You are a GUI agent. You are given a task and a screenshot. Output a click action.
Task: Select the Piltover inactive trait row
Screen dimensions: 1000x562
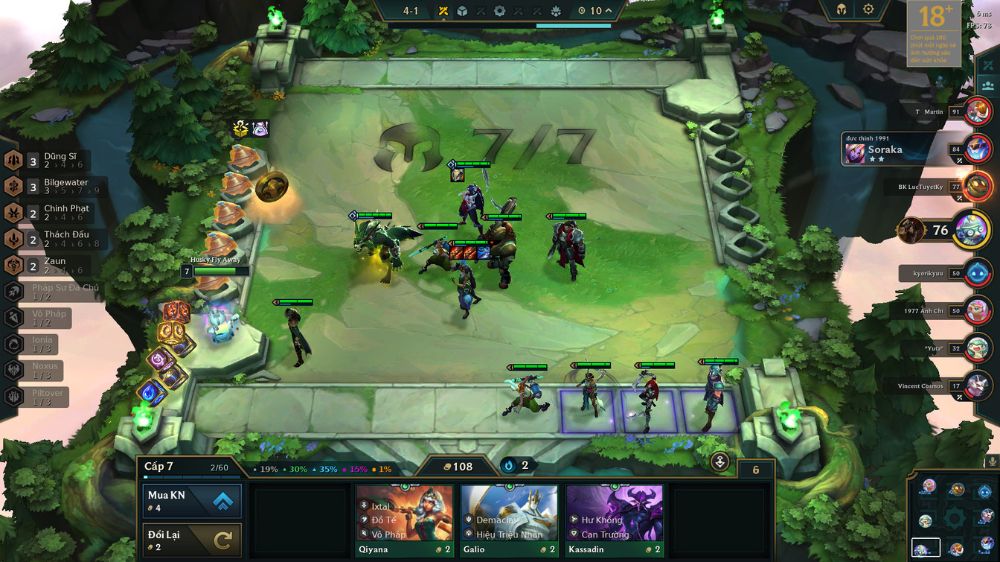[x=45, y=395]
